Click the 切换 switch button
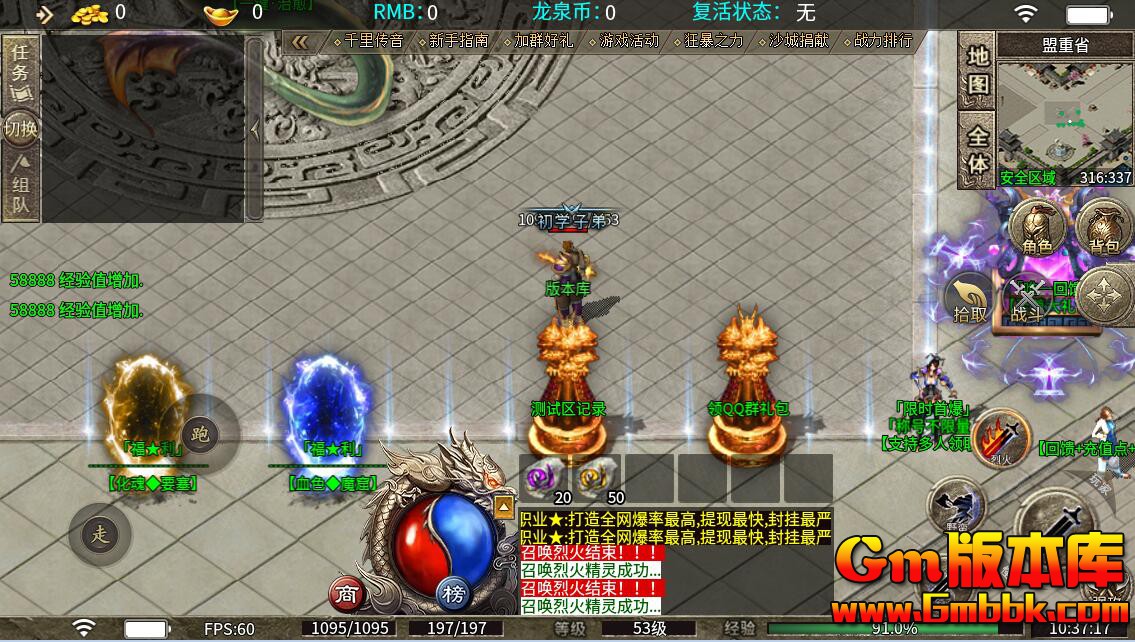Screen dimensions: 1135x642 click(20, 128)
